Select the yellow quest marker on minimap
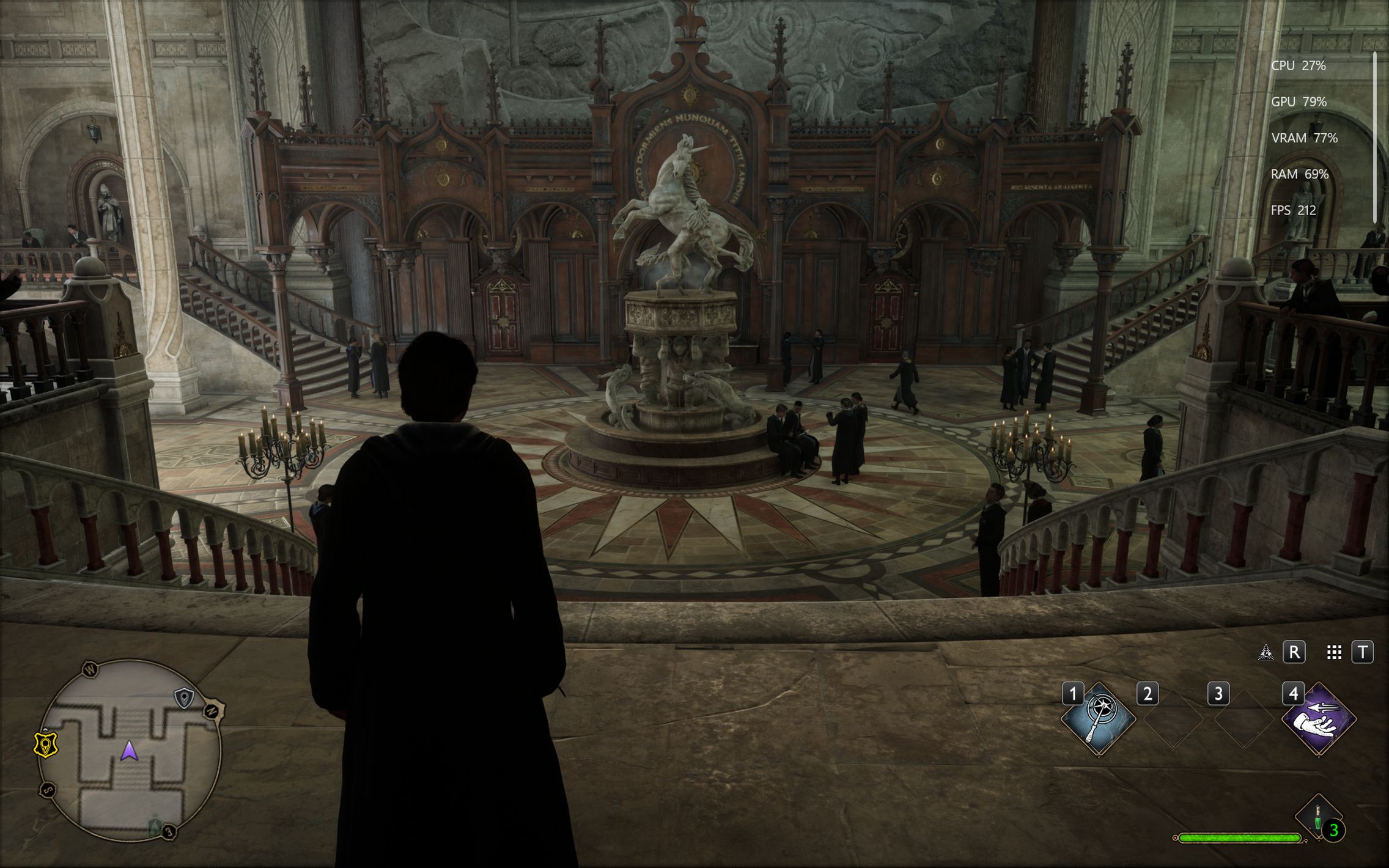Viewport: 1389px width, 868px height. point(45,745)
